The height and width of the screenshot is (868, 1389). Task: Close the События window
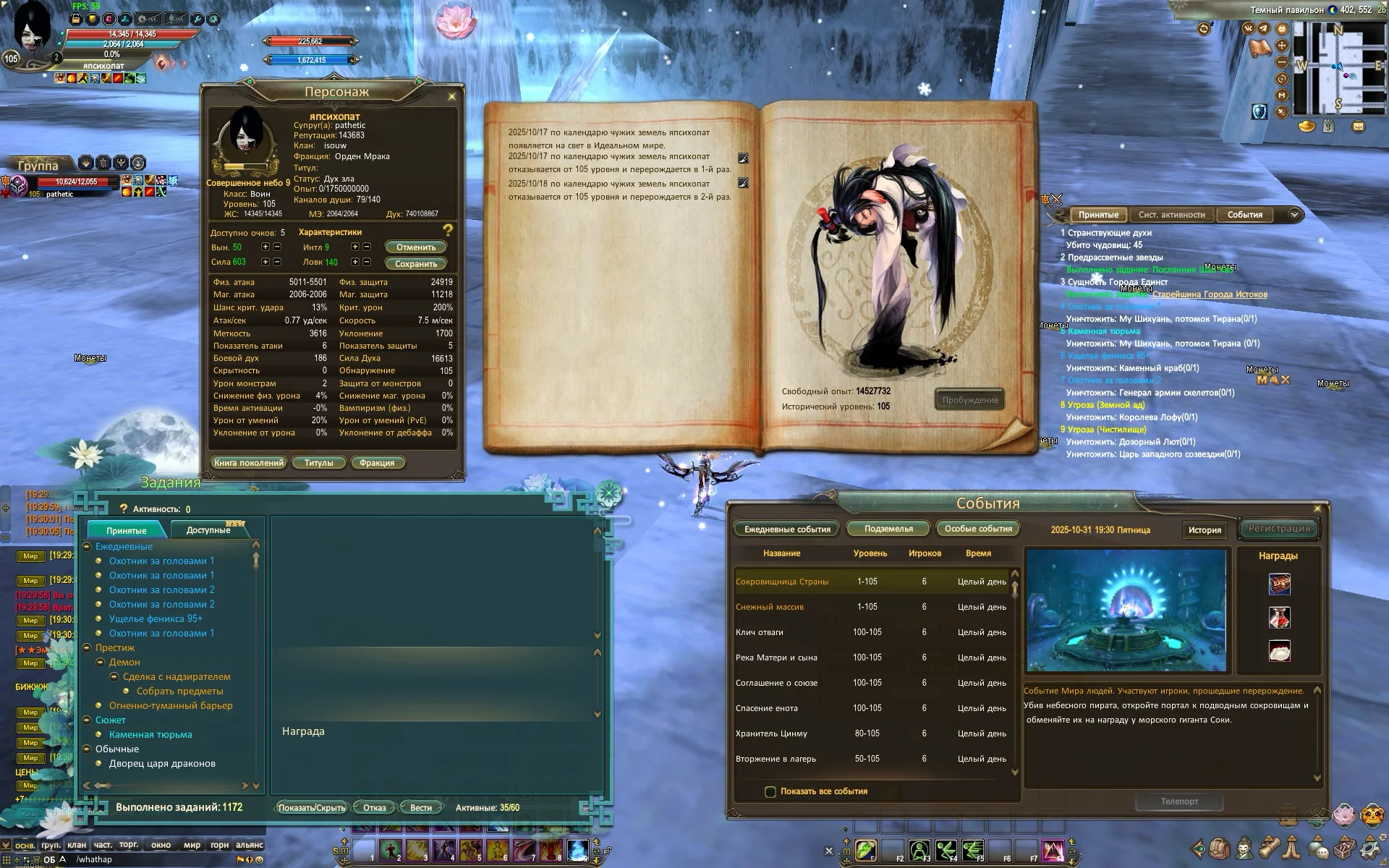click(1317, 509)
